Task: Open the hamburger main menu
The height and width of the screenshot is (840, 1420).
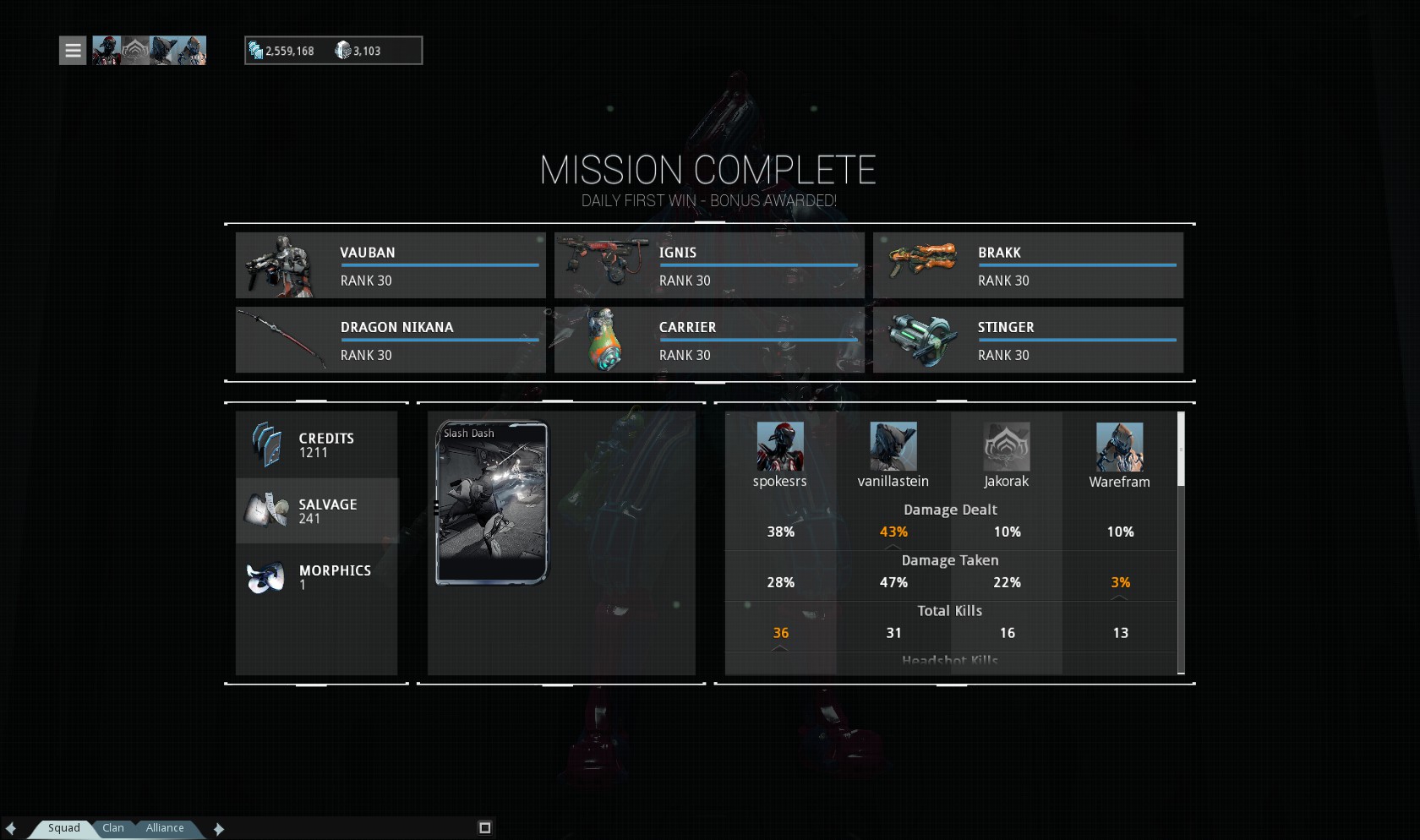Action: (73, 51)
